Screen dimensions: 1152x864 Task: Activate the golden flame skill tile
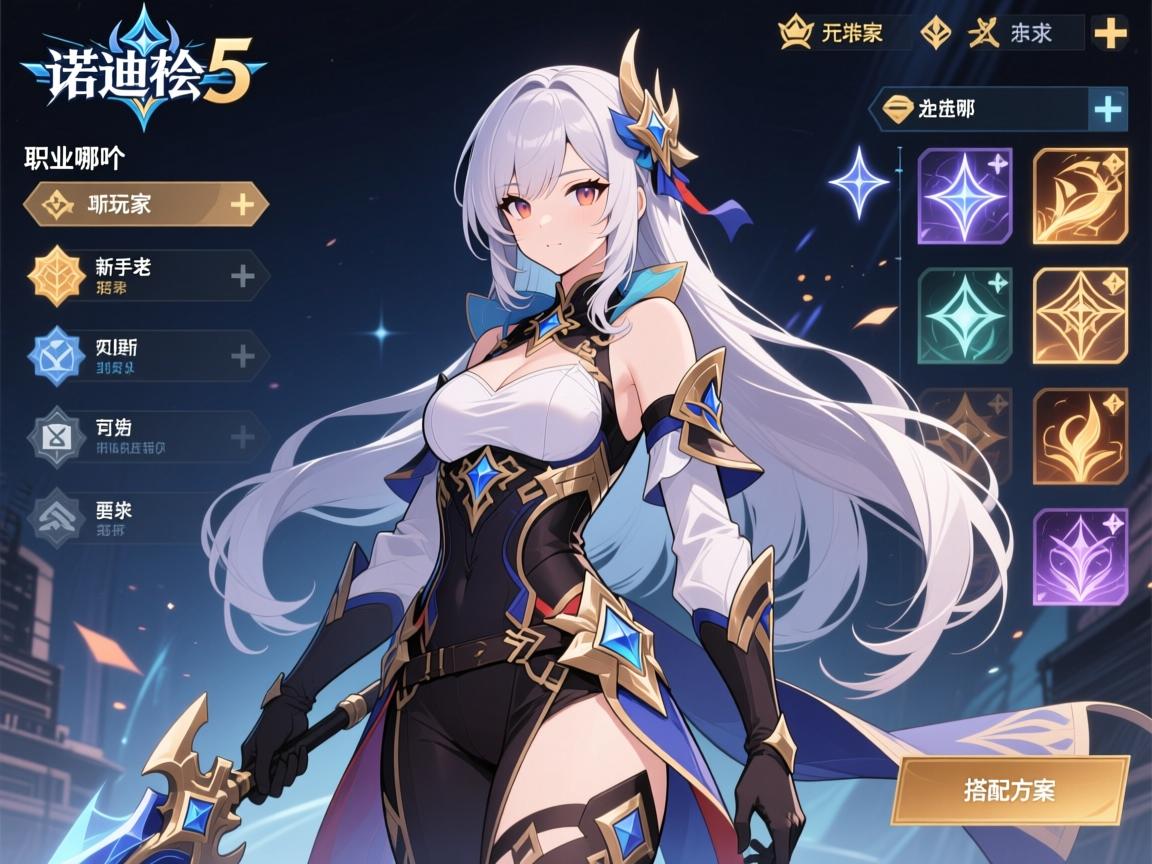click(x=1080, y=436)
